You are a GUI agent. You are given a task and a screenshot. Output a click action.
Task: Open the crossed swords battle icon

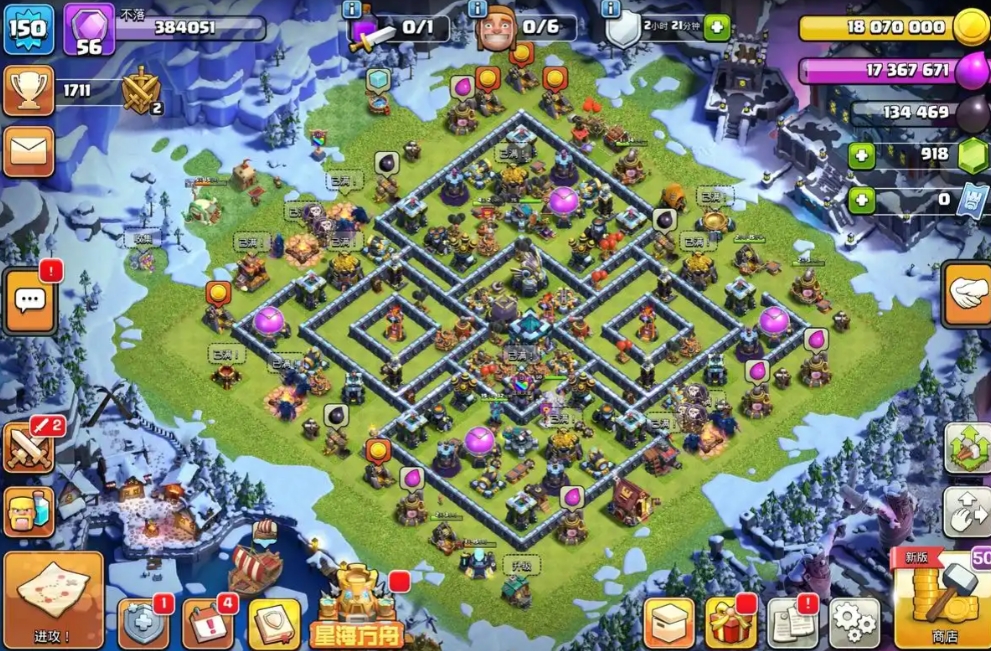click(29, 448)
